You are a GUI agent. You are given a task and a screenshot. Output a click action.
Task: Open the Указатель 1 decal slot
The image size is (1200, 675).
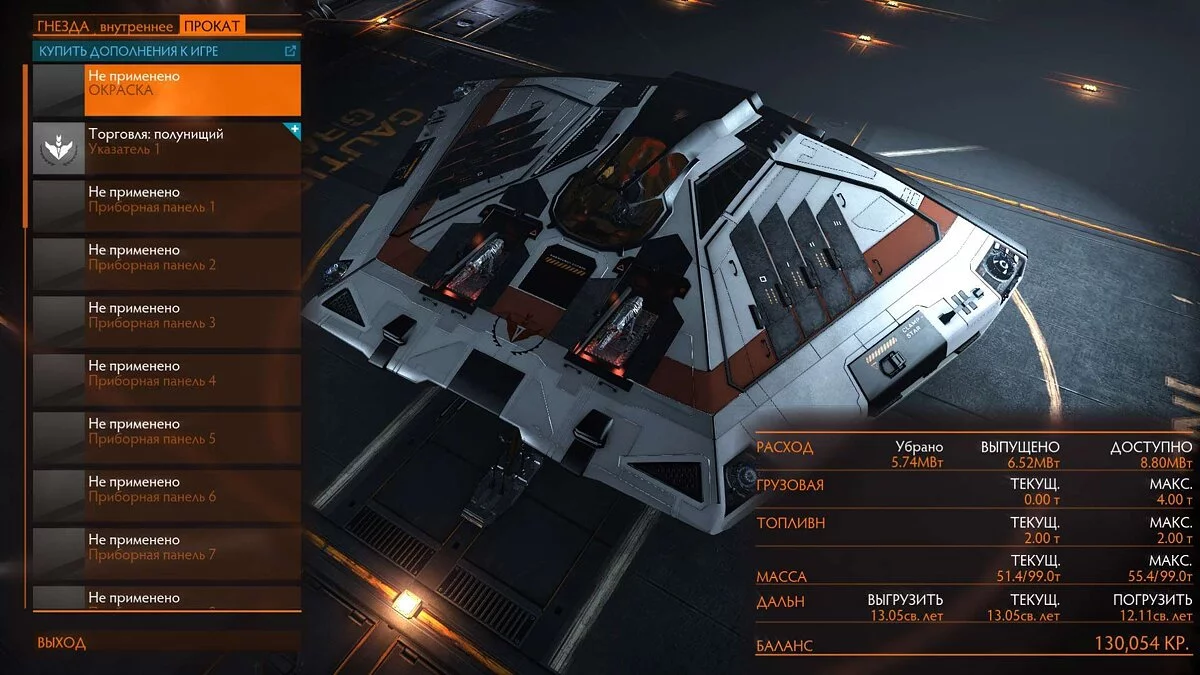(x=167, y=148)
